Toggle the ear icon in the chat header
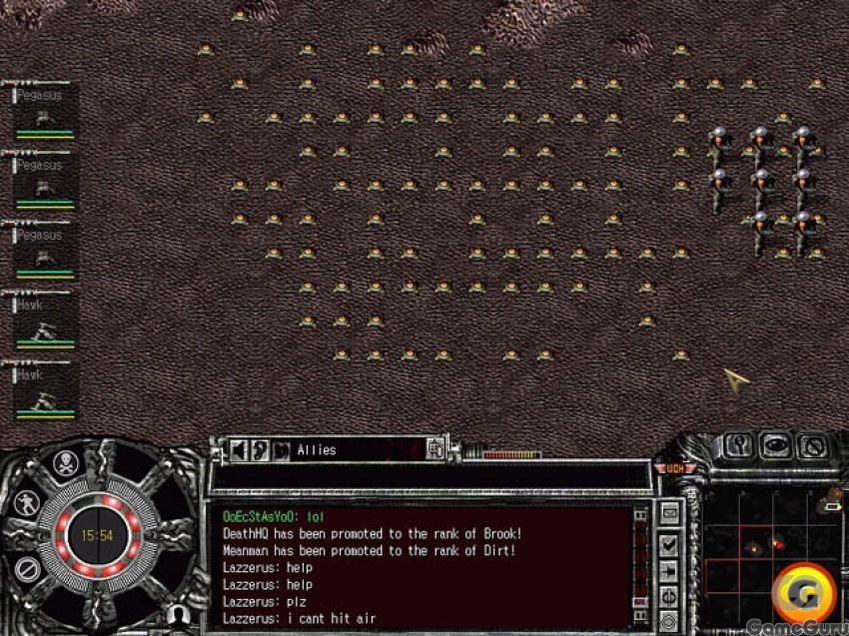849x636 pixels. (x=261, y=450)
